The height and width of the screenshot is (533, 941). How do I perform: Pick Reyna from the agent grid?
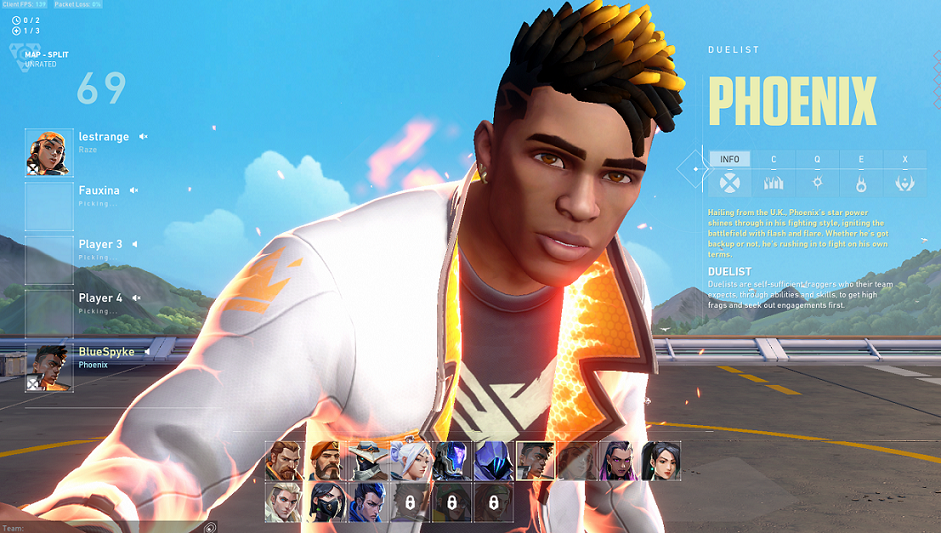[x=618, y=461]
